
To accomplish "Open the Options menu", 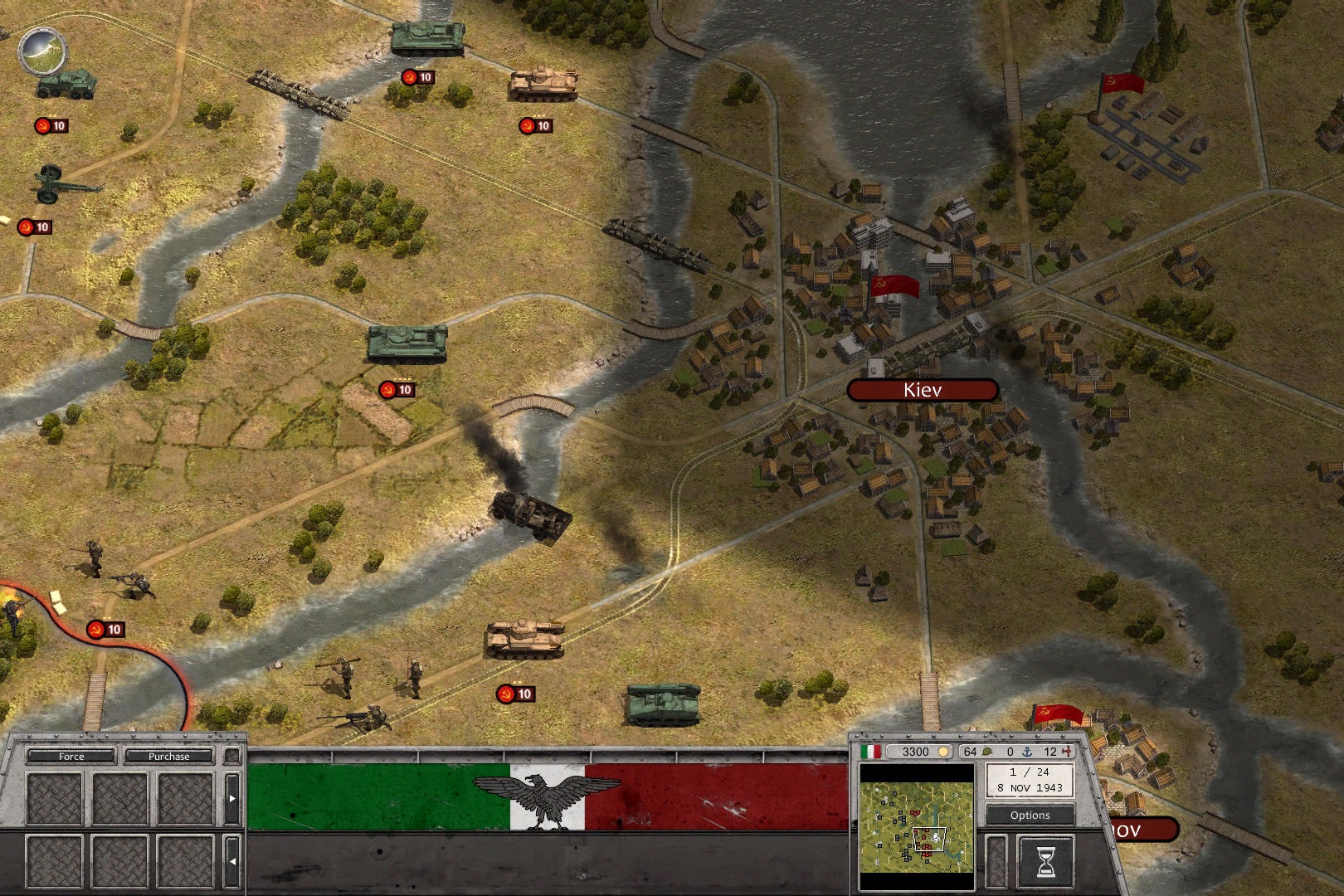I will pos(1030,816).
